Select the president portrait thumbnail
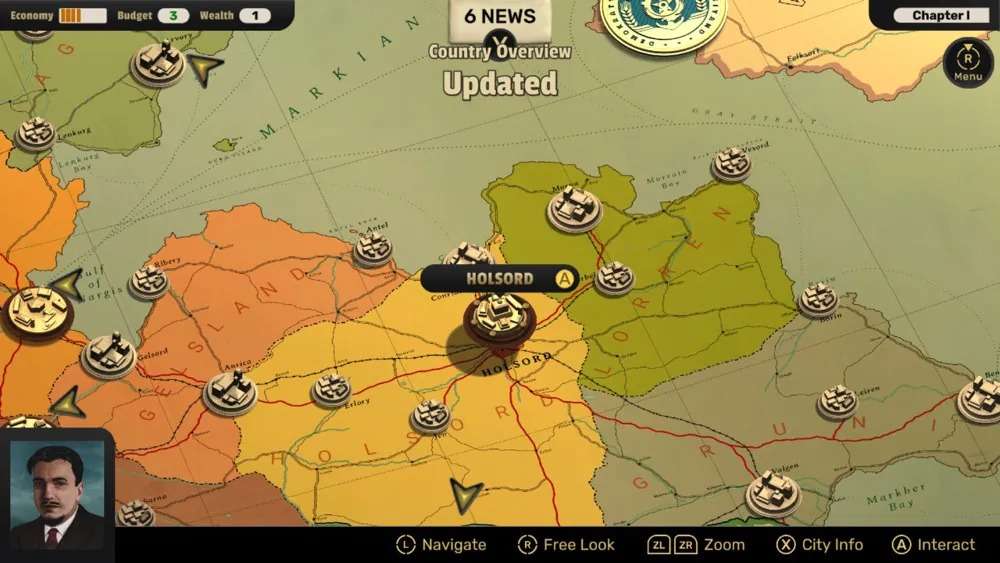This screenshot has height=563, width=1000. [57, 494]
